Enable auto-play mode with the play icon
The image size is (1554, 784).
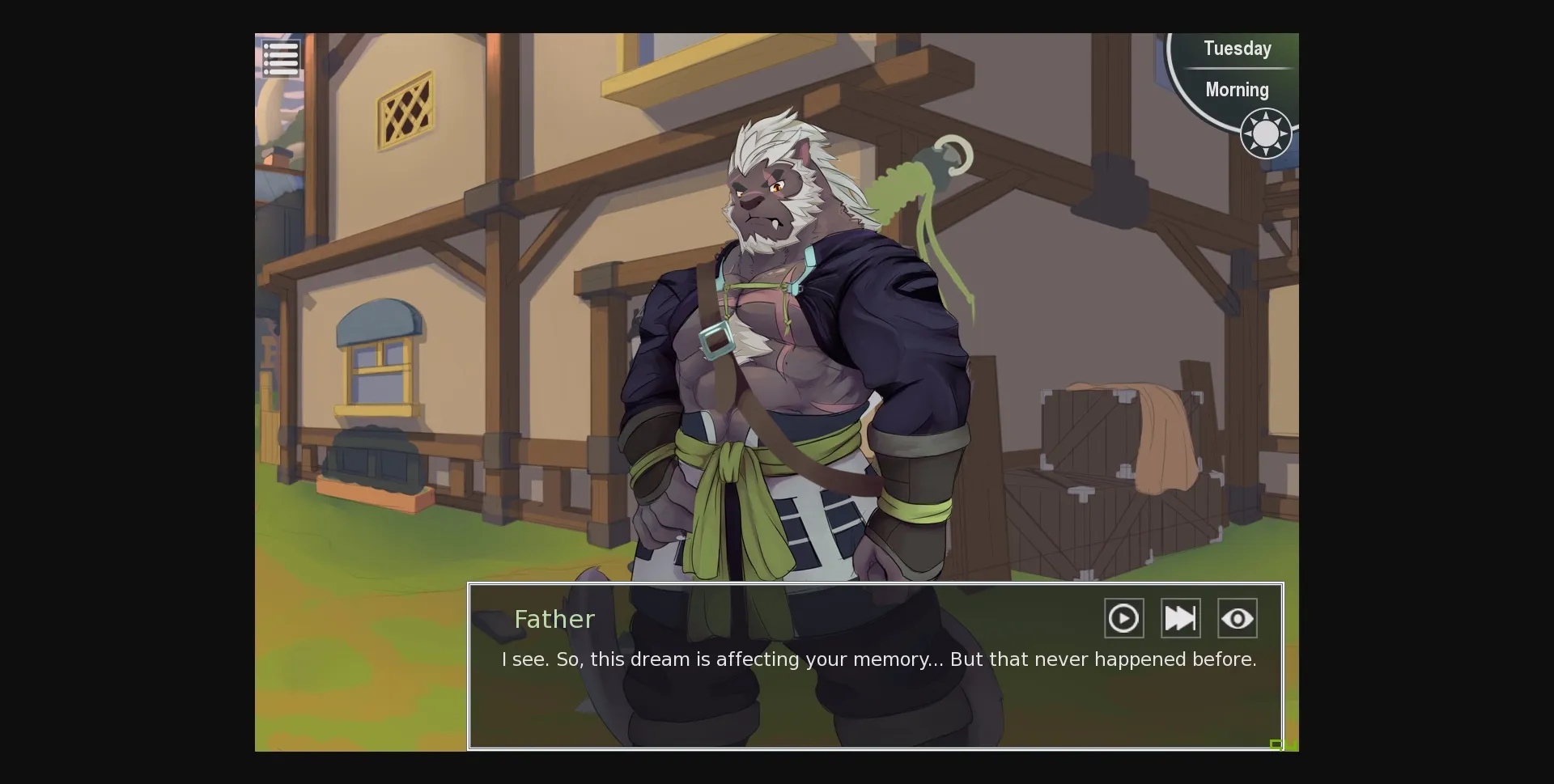pyautogui.click(x=1123, y=617)
